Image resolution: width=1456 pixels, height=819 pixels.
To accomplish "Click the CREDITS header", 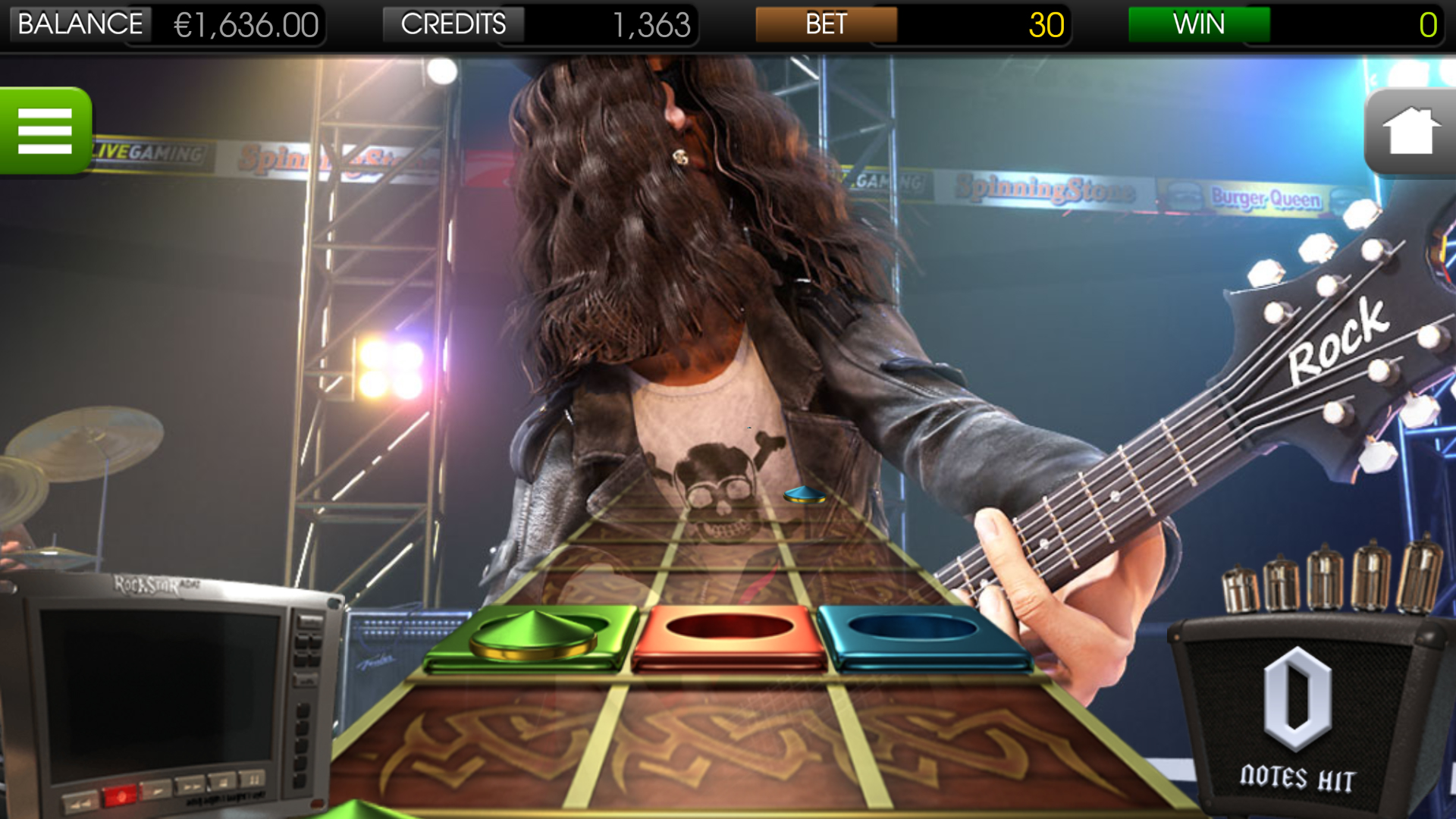I will tap(453, 24).
